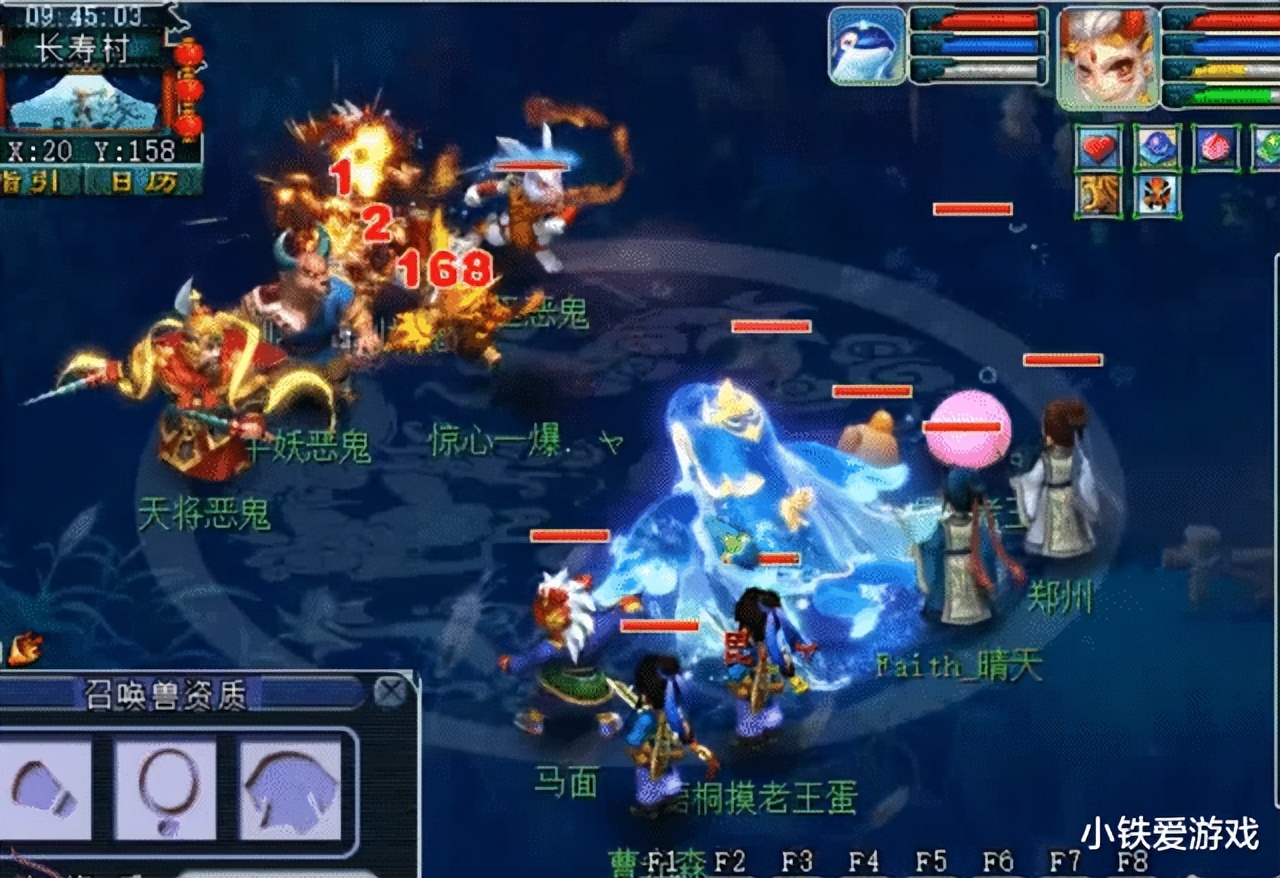Click the pink potion item icon

coord(1217,147)
